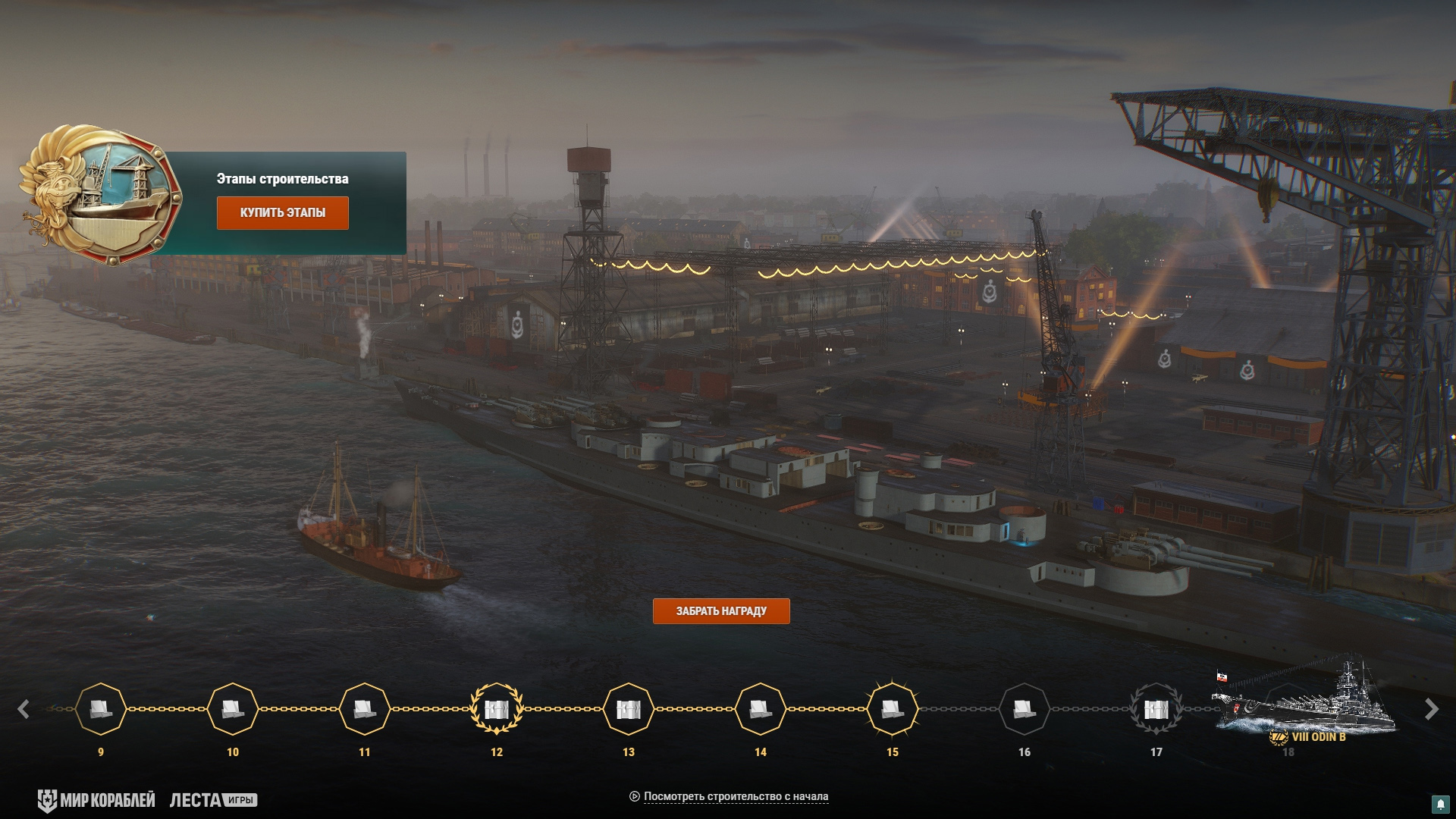Viewport: 1456px width, 819px height.
Task: Click the КУПИТЬ ЭТАПЫ button
Action: pos(282,213)
